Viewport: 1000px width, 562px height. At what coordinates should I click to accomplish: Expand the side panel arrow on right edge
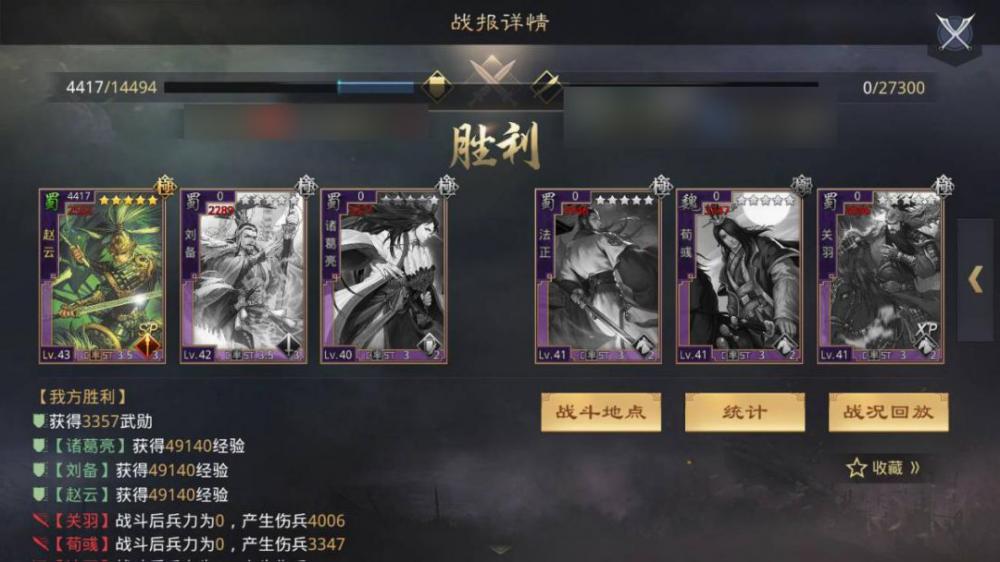tap(976, 280)
